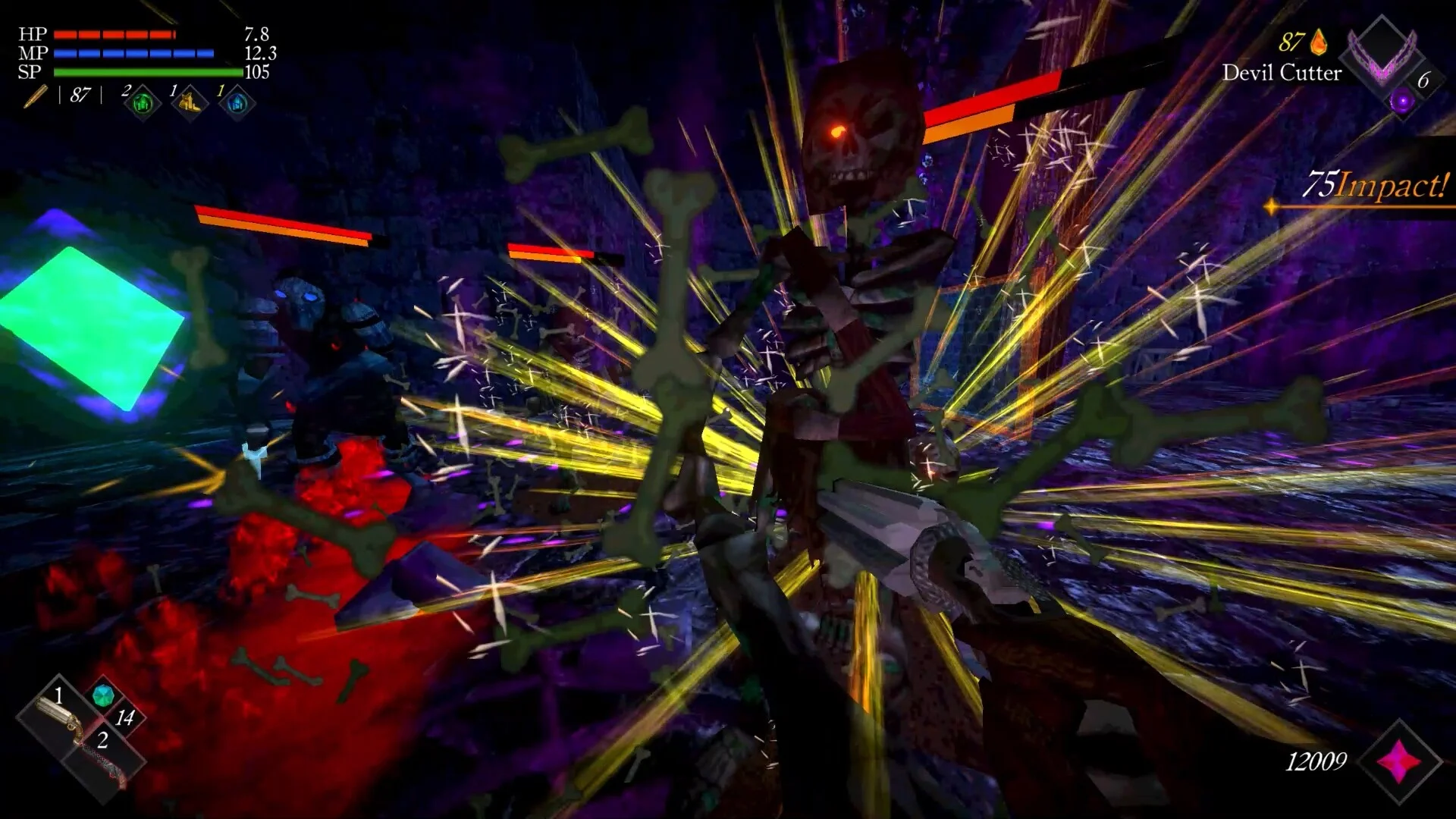Select the golden boot buff icon
Screen dimensions: 1456x819
[190, 102]
